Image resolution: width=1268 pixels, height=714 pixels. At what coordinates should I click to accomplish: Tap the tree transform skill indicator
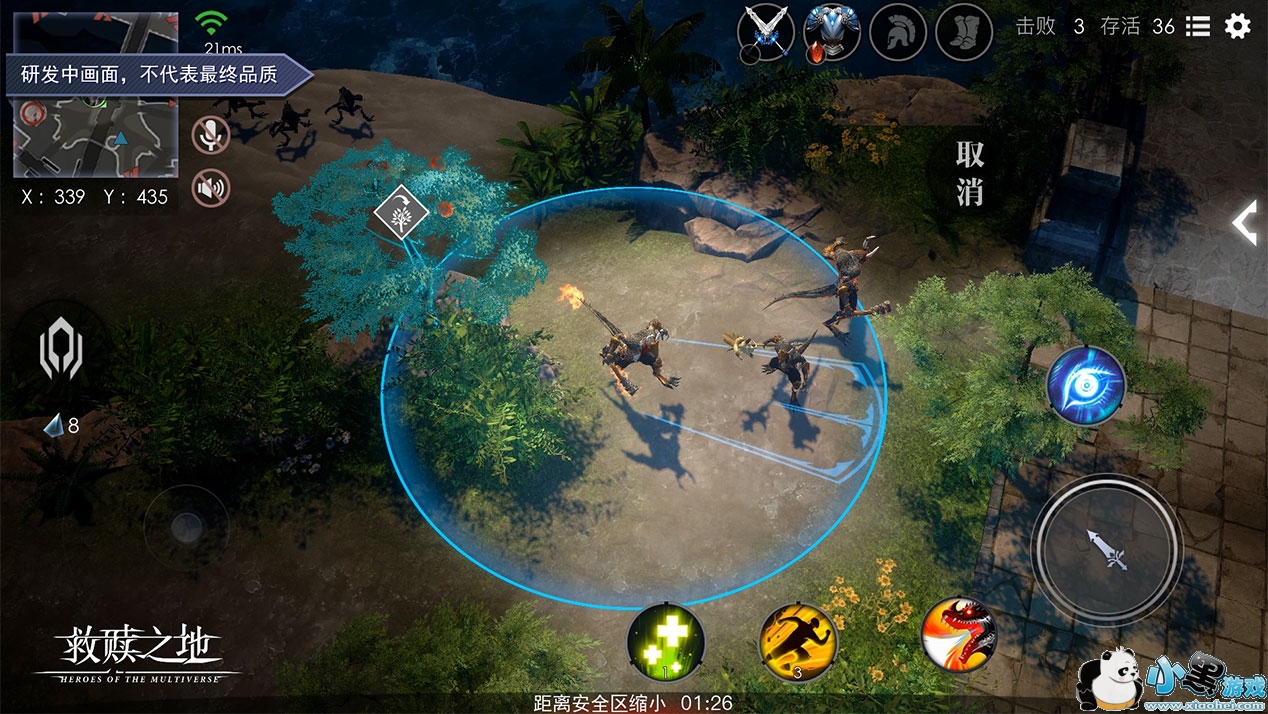401,213
